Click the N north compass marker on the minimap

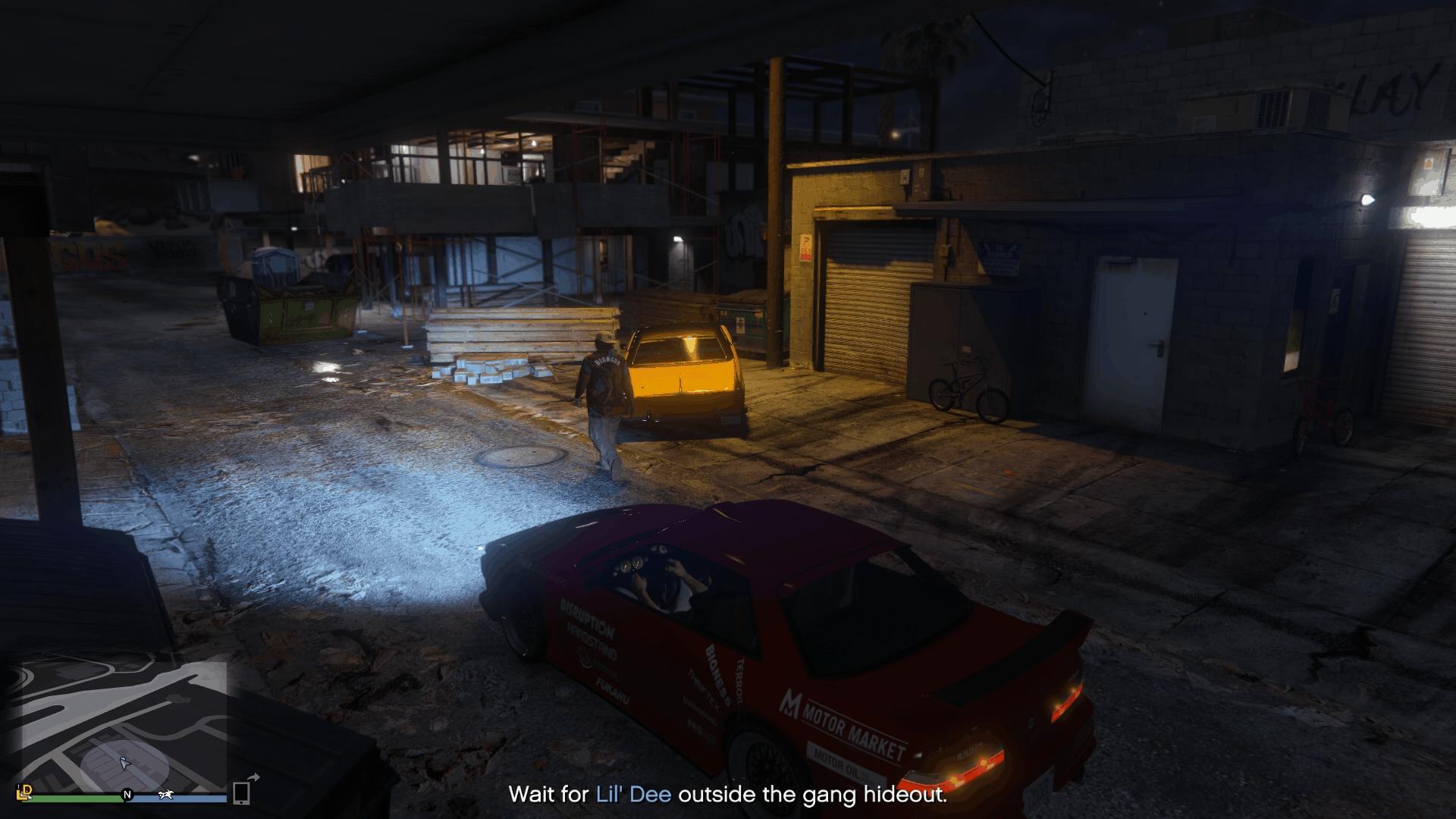(x=127, y=795)
